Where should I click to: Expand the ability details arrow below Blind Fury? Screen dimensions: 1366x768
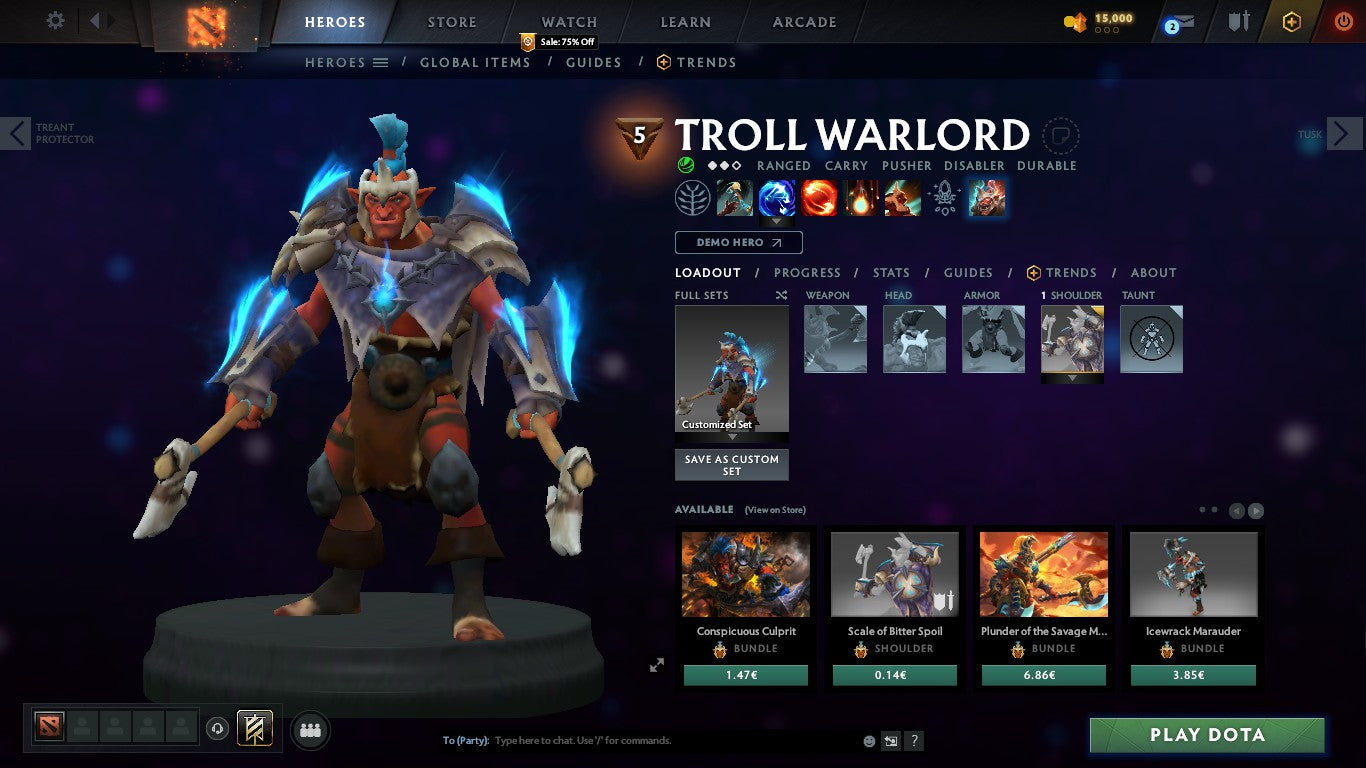pos(778,222)
